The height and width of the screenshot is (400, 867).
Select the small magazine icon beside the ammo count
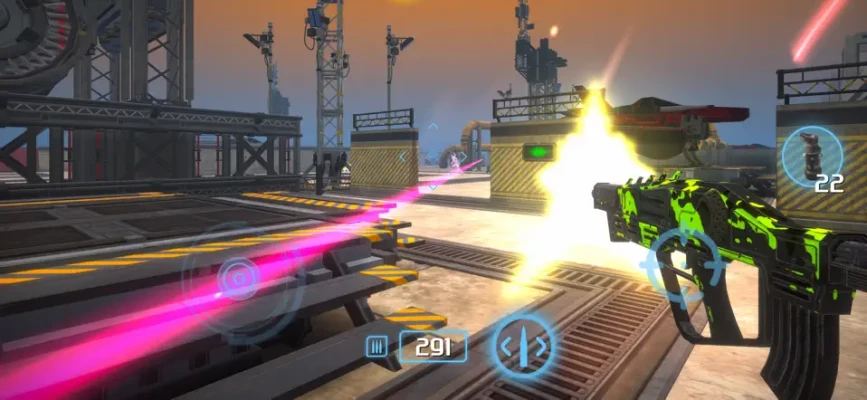378,347
